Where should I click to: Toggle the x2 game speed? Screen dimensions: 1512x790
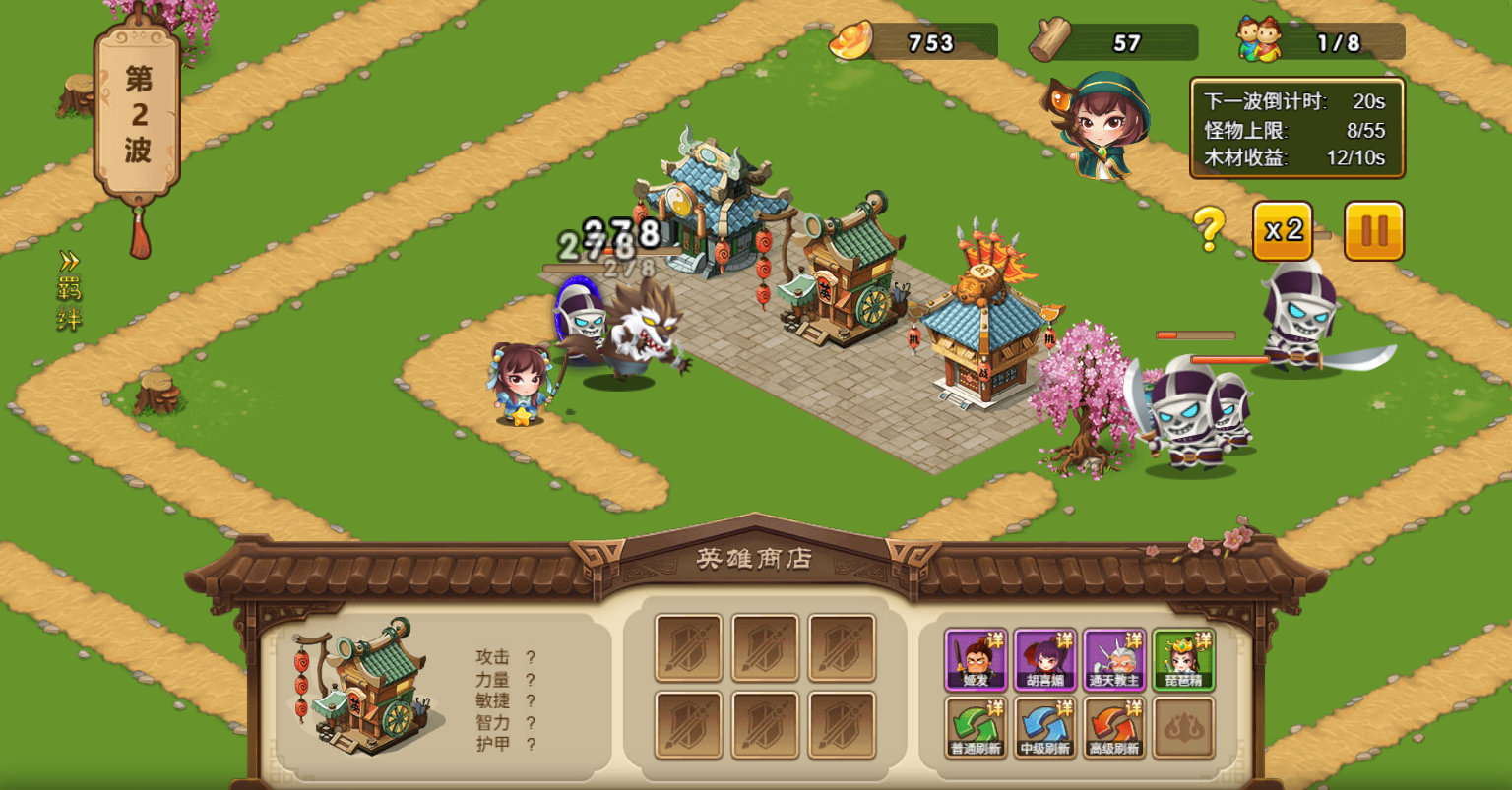click(x=1283, y=231)
